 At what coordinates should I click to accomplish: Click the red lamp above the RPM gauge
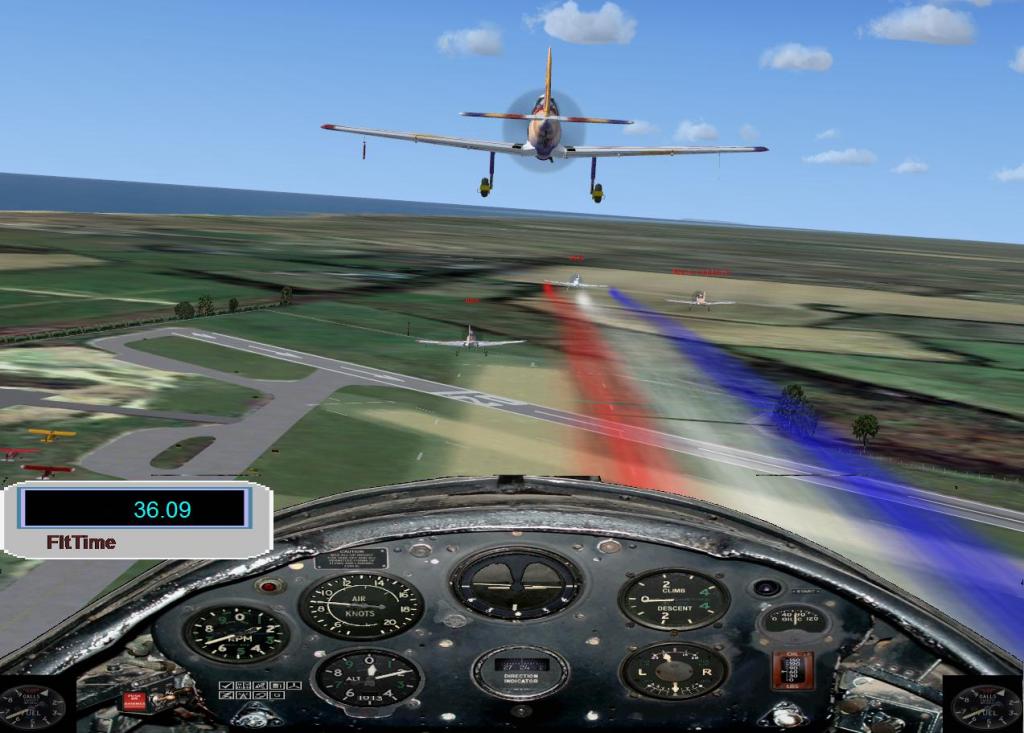[268, 586]
